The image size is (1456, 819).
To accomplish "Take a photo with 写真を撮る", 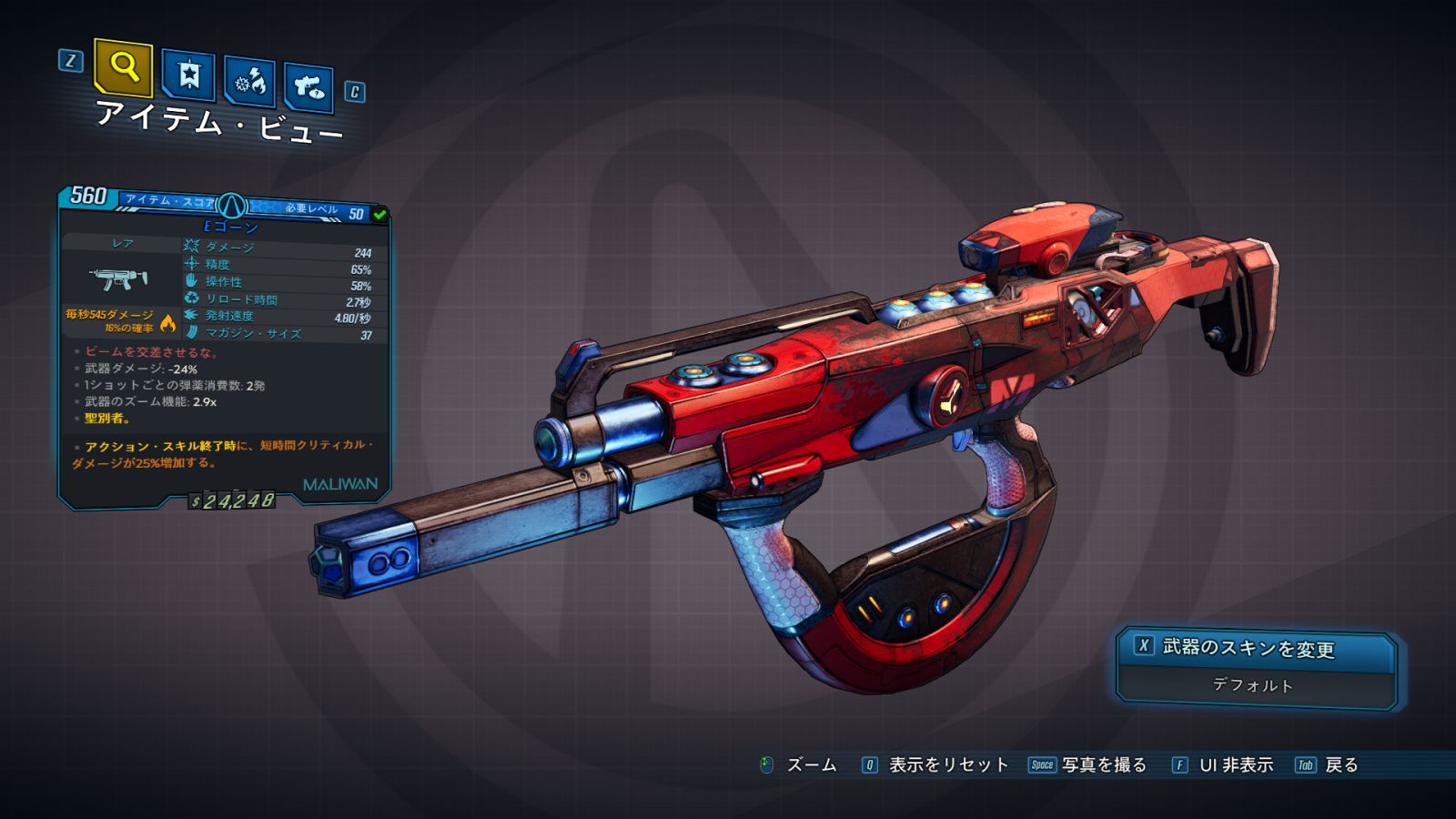I will pos(1103,765).
